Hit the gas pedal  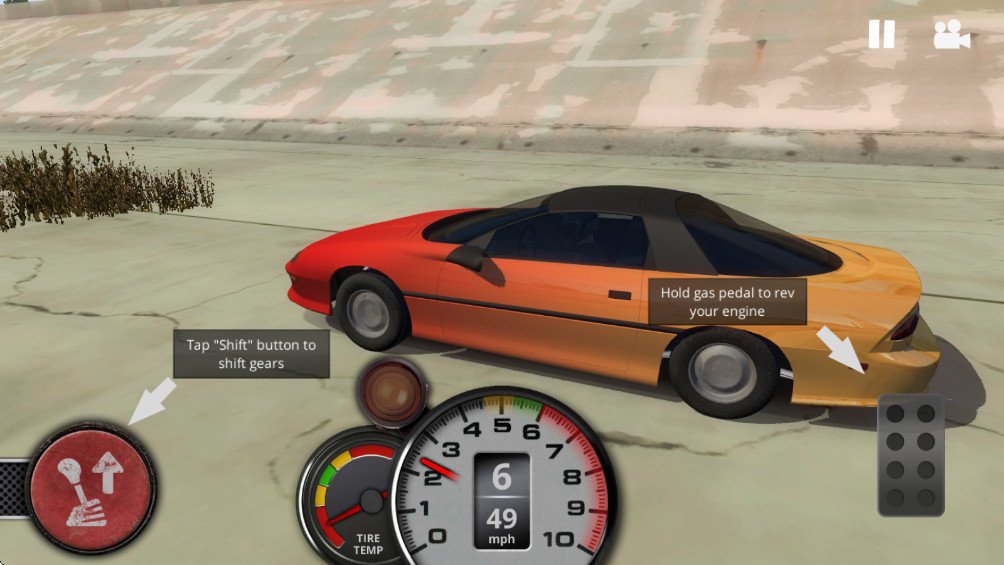click(x=911, y=456)
